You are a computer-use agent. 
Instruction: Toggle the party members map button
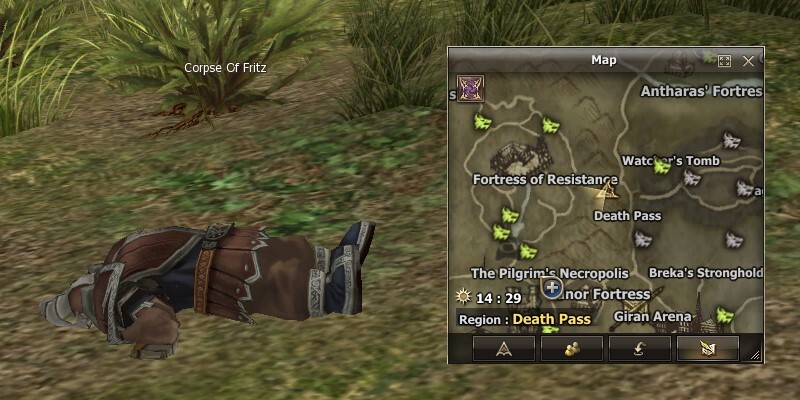[x=571, y=348]
